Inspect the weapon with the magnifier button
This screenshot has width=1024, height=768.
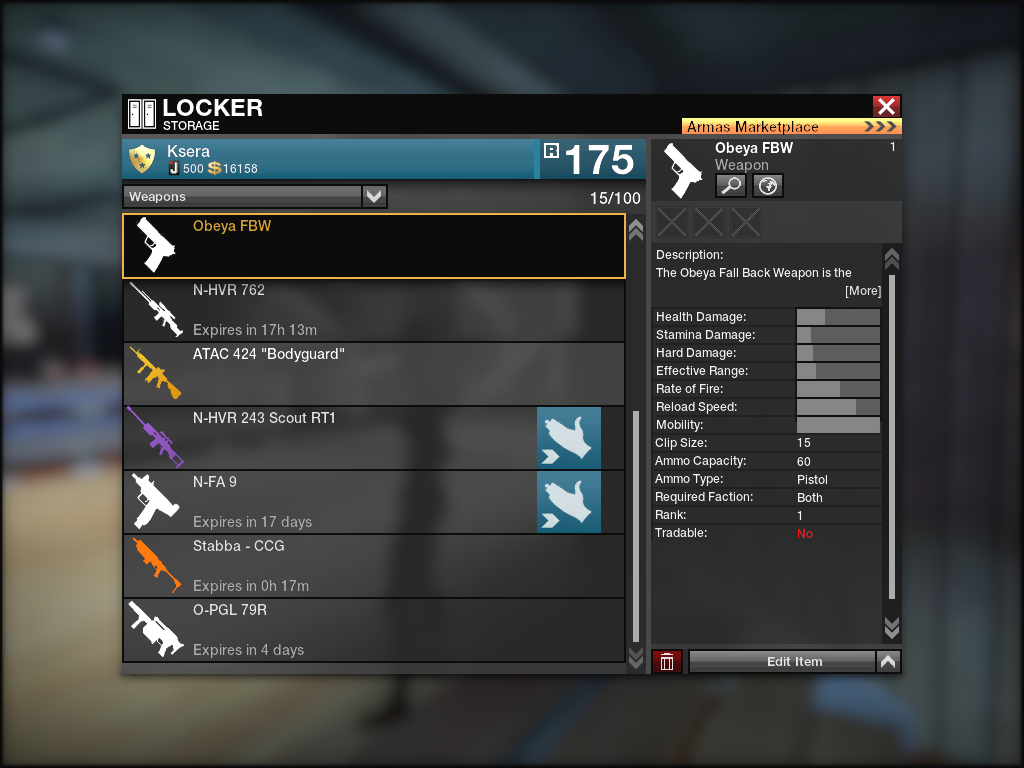730,185
